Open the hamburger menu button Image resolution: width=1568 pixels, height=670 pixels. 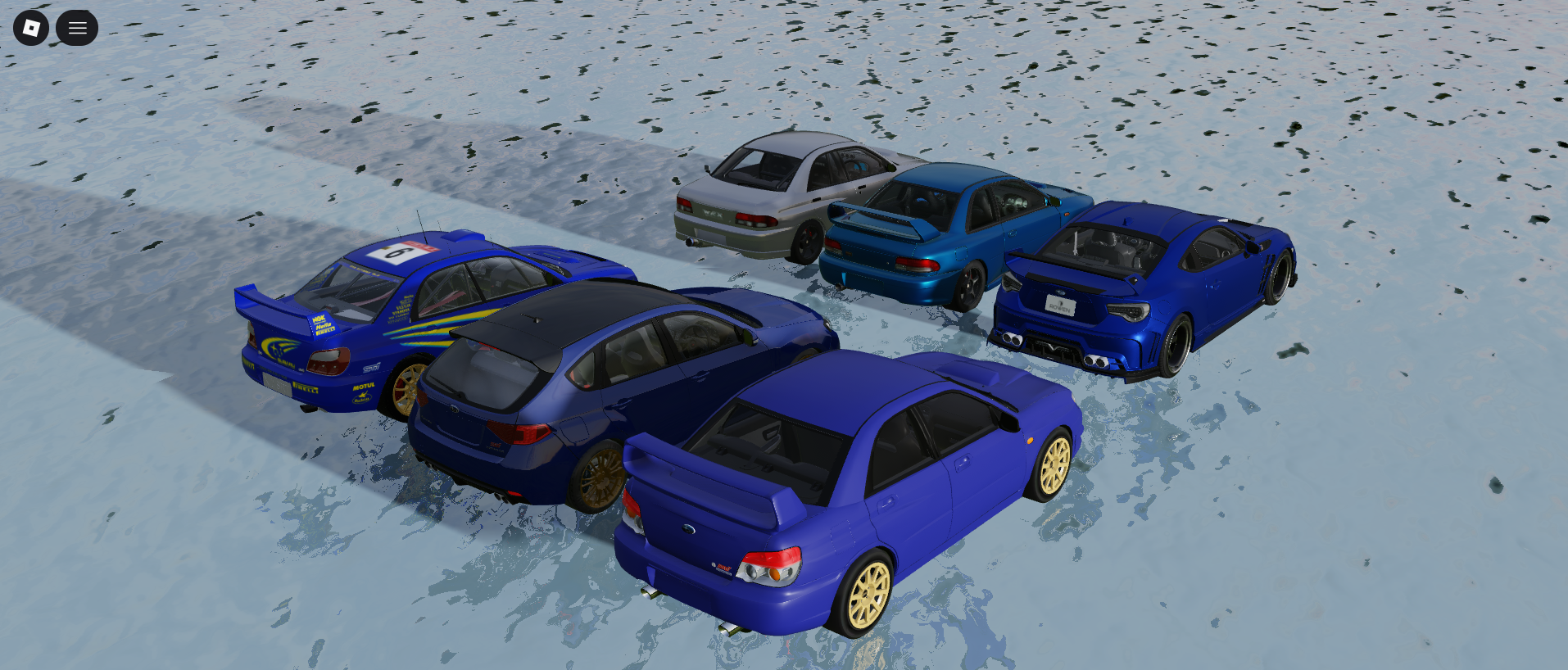tap(77, 28)
